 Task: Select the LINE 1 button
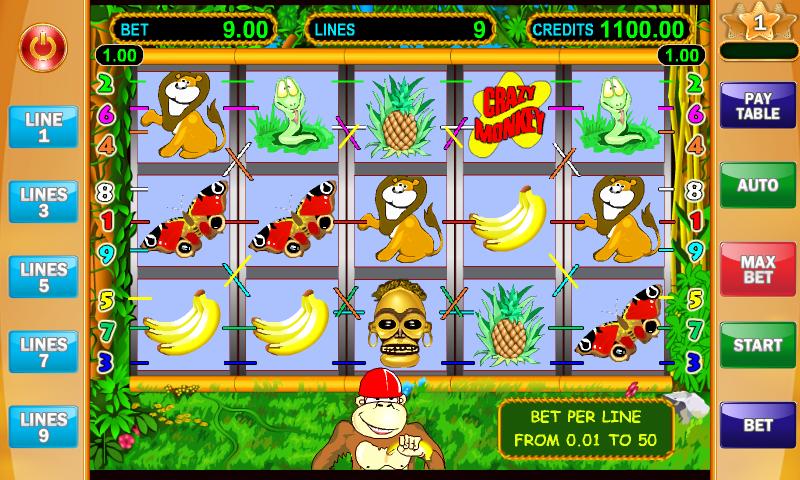[44, 127]
